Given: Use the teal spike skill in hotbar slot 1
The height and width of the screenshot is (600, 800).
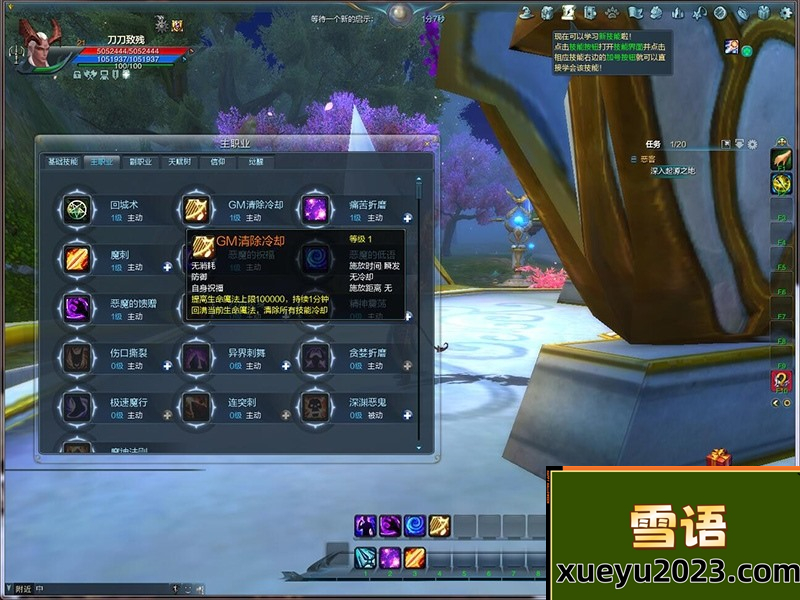Looking at the screenshot, I should (x=365, y=557).
